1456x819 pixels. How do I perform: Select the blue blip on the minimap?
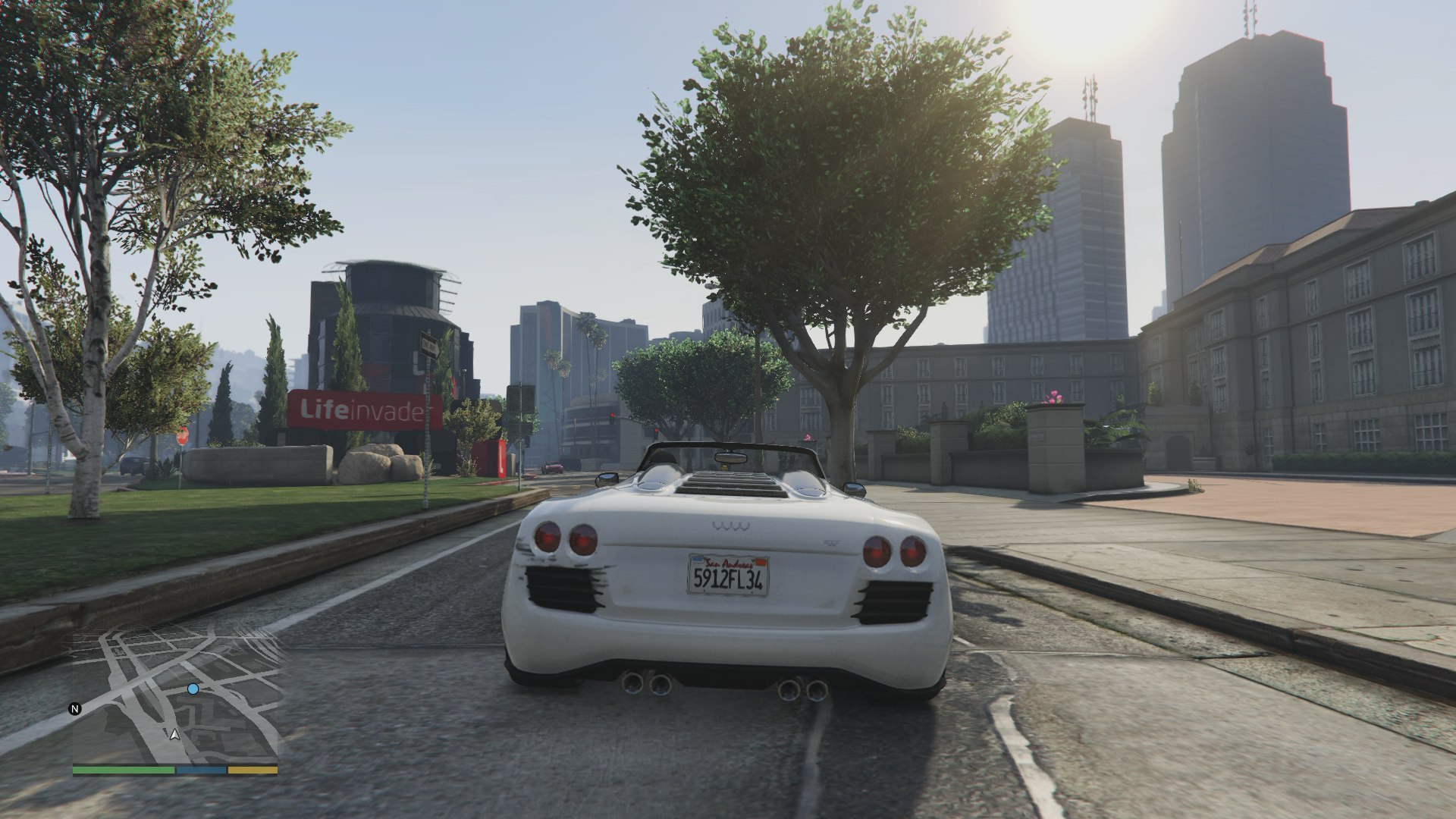(x=193, y=689)
